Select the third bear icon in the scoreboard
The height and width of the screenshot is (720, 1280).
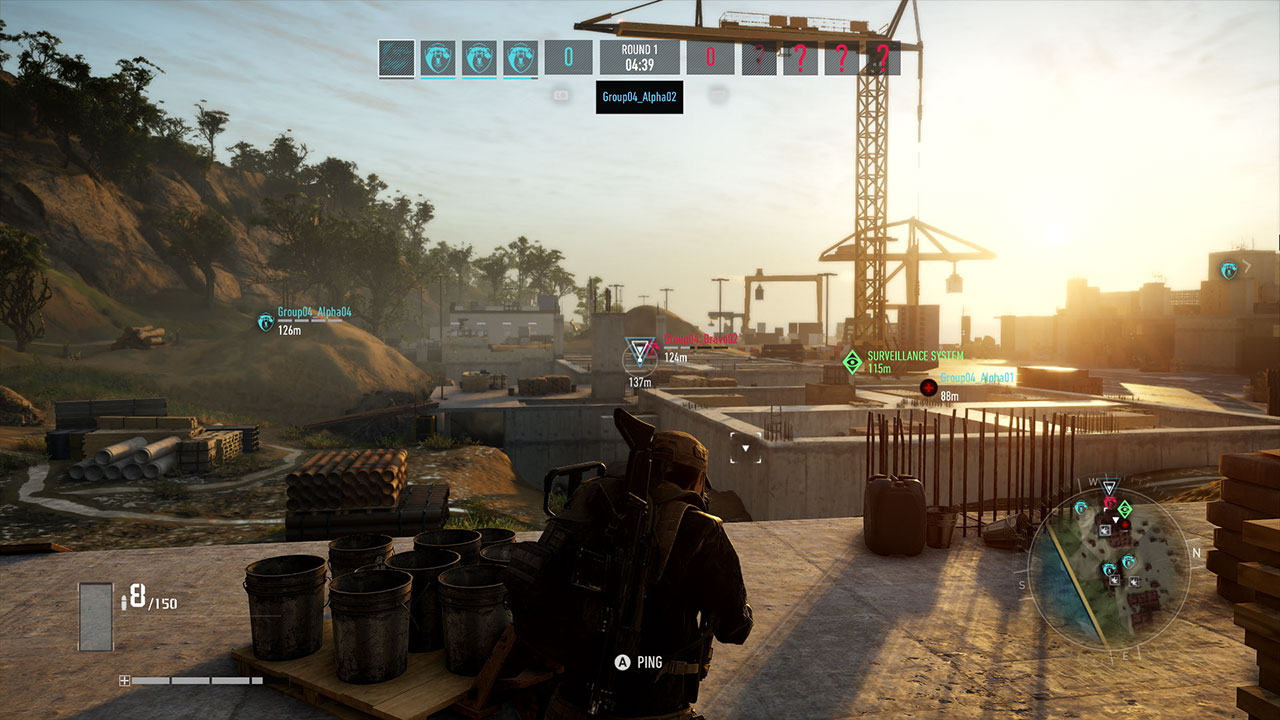[518, 59]
